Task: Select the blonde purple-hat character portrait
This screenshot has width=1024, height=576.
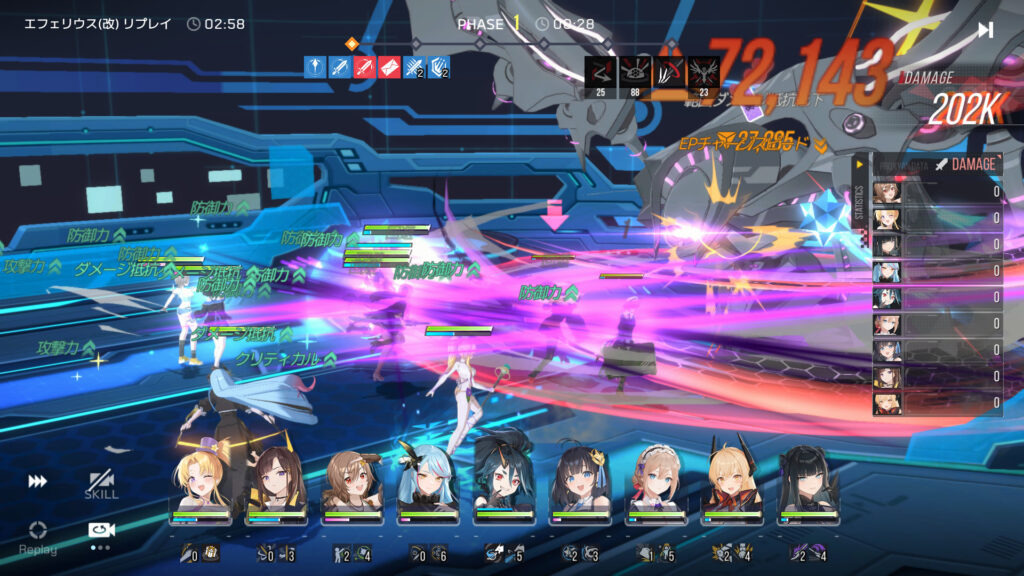Action: tap(200, 484)
